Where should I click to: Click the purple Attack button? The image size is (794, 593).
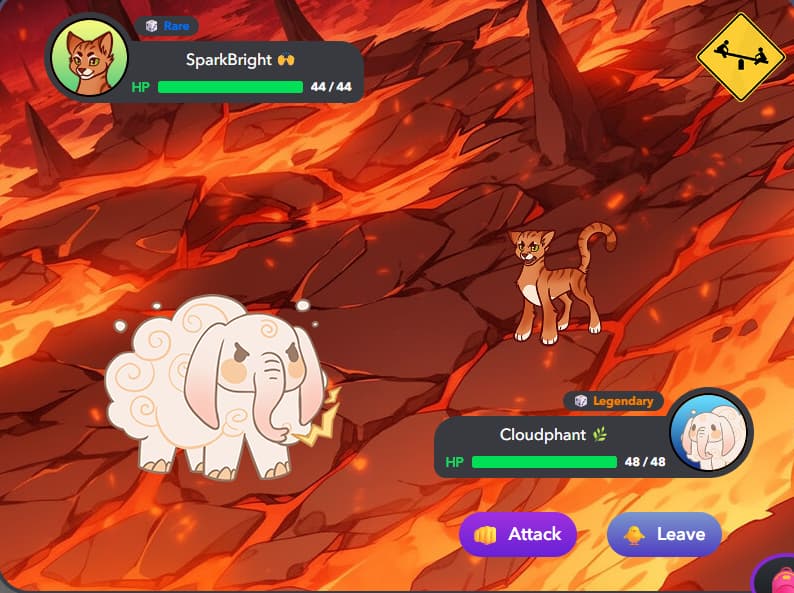[x=518, y=534]
